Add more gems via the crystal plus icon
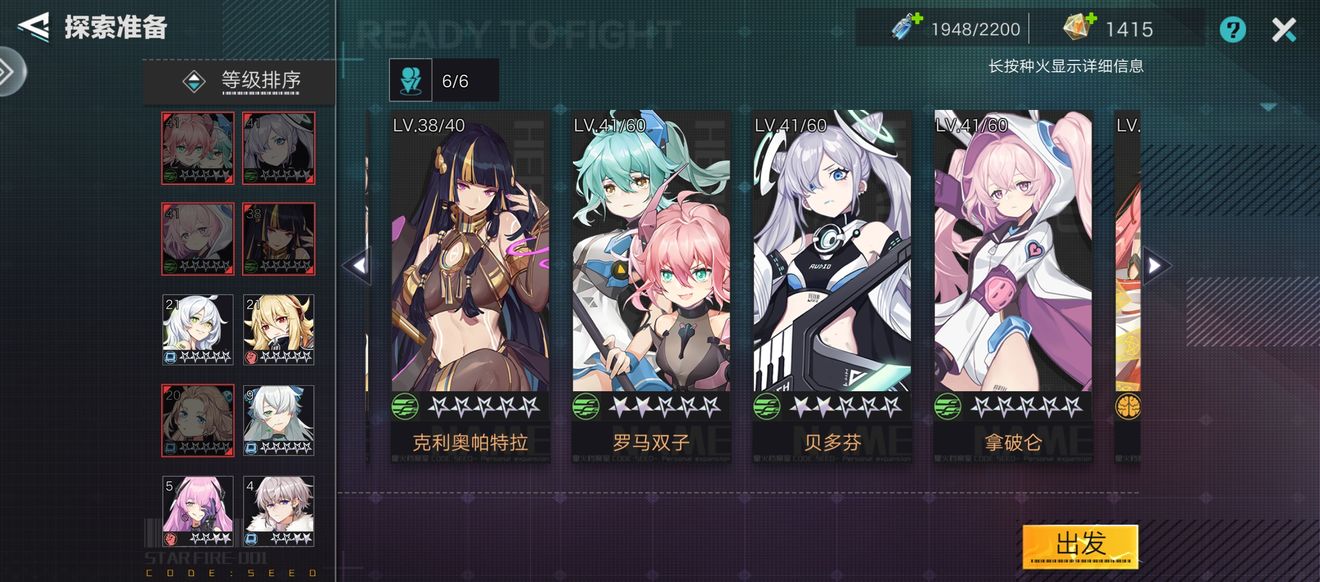 click(x=1079, y=28)
